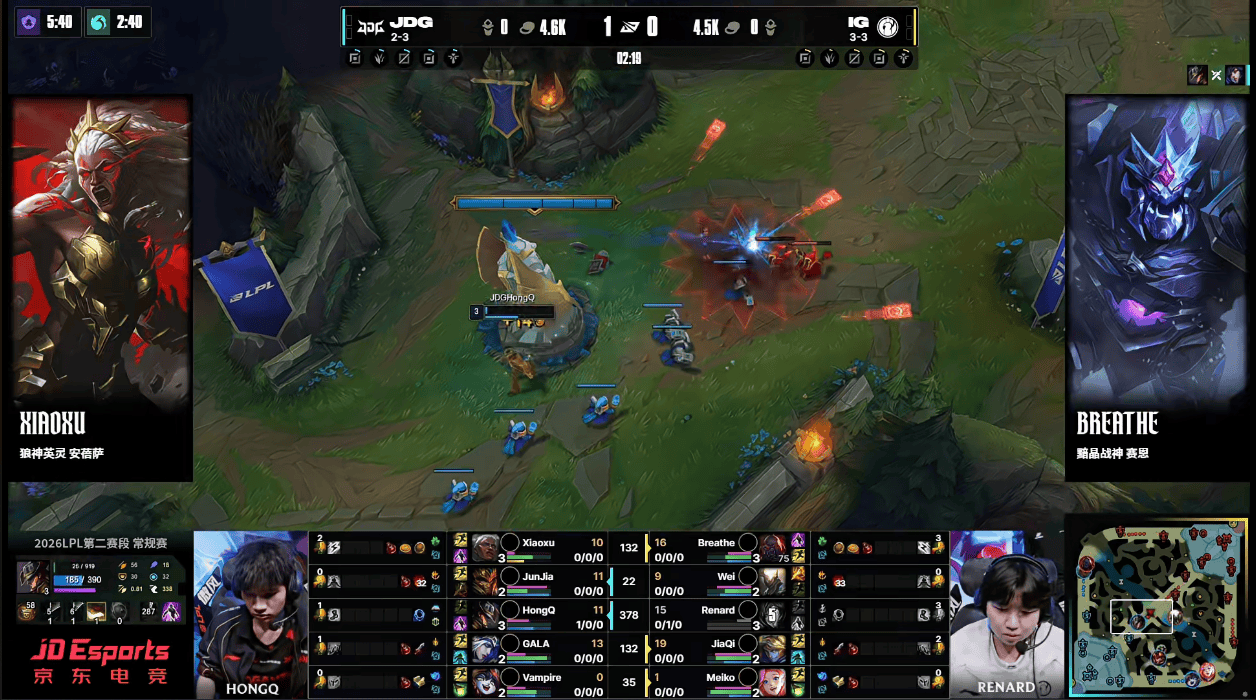Select Vampire's scoreboard entry

pos(538,682)
